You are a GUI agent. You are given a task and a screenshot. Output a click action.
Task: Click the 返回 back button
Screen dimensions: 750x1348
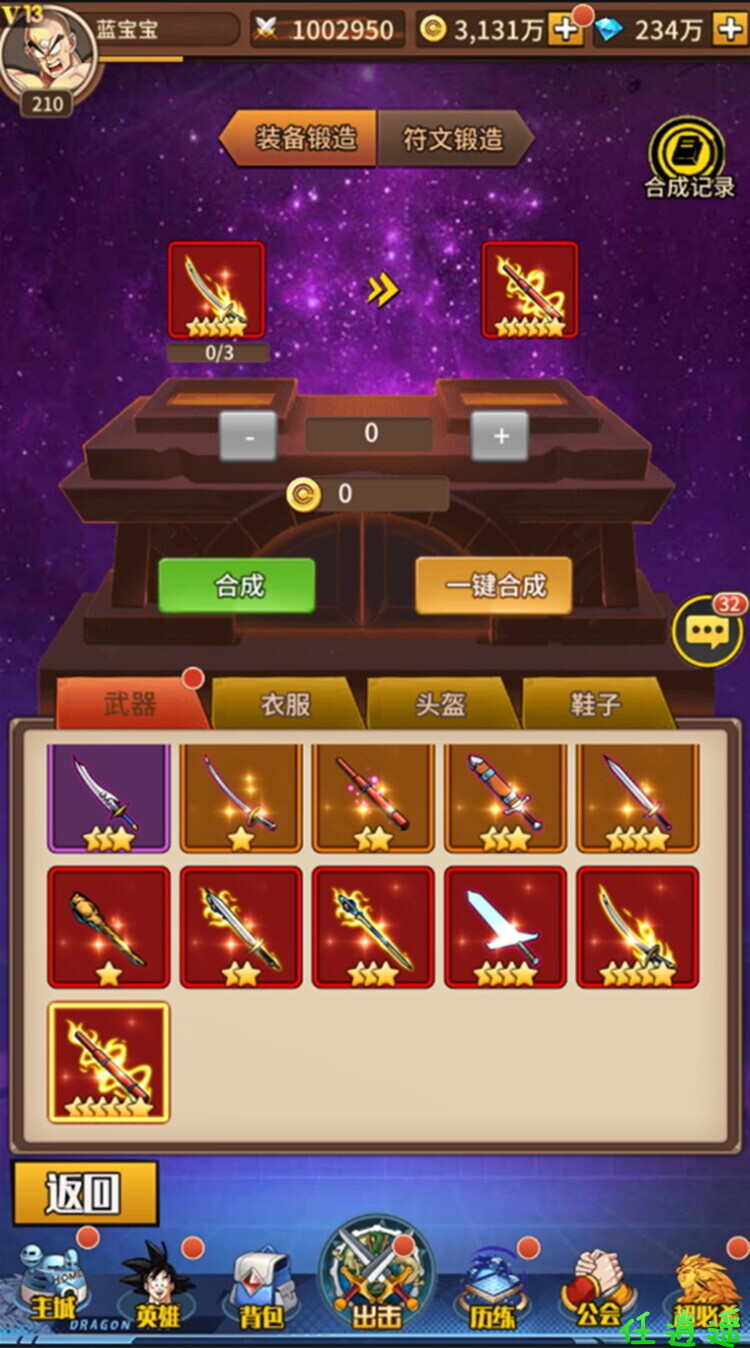pyautogui.click(x=85, y=1193)
